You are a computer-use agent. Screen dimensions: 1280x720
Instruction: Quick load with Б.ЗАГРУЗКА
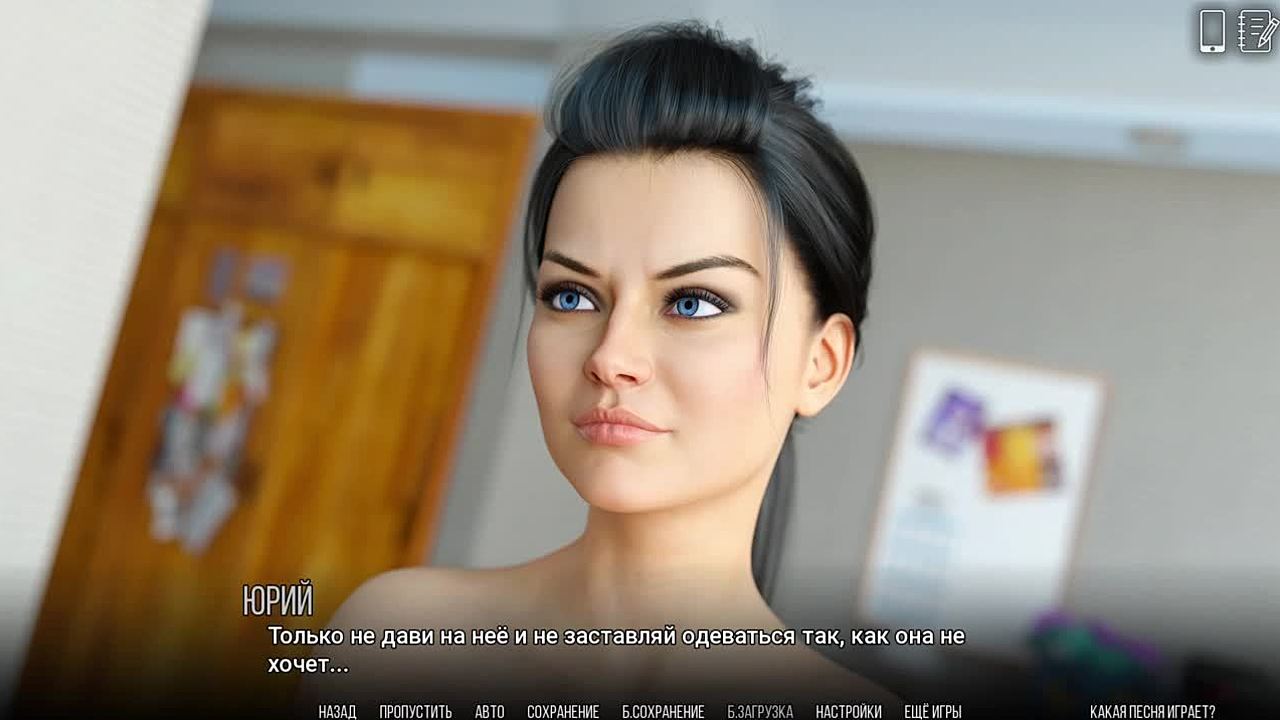[x=760, y=712]
